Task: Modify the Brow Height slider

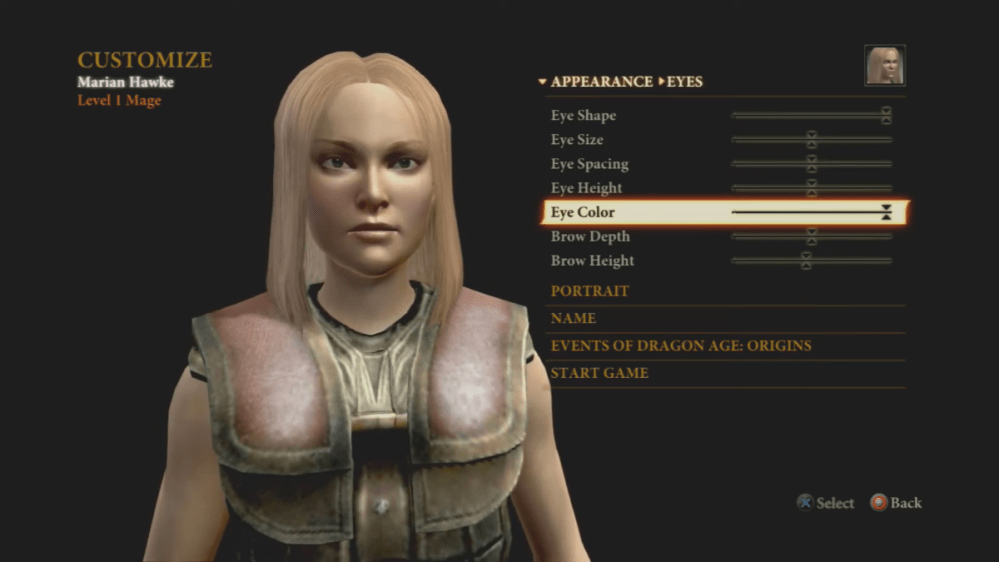Action: coord(806,261)
